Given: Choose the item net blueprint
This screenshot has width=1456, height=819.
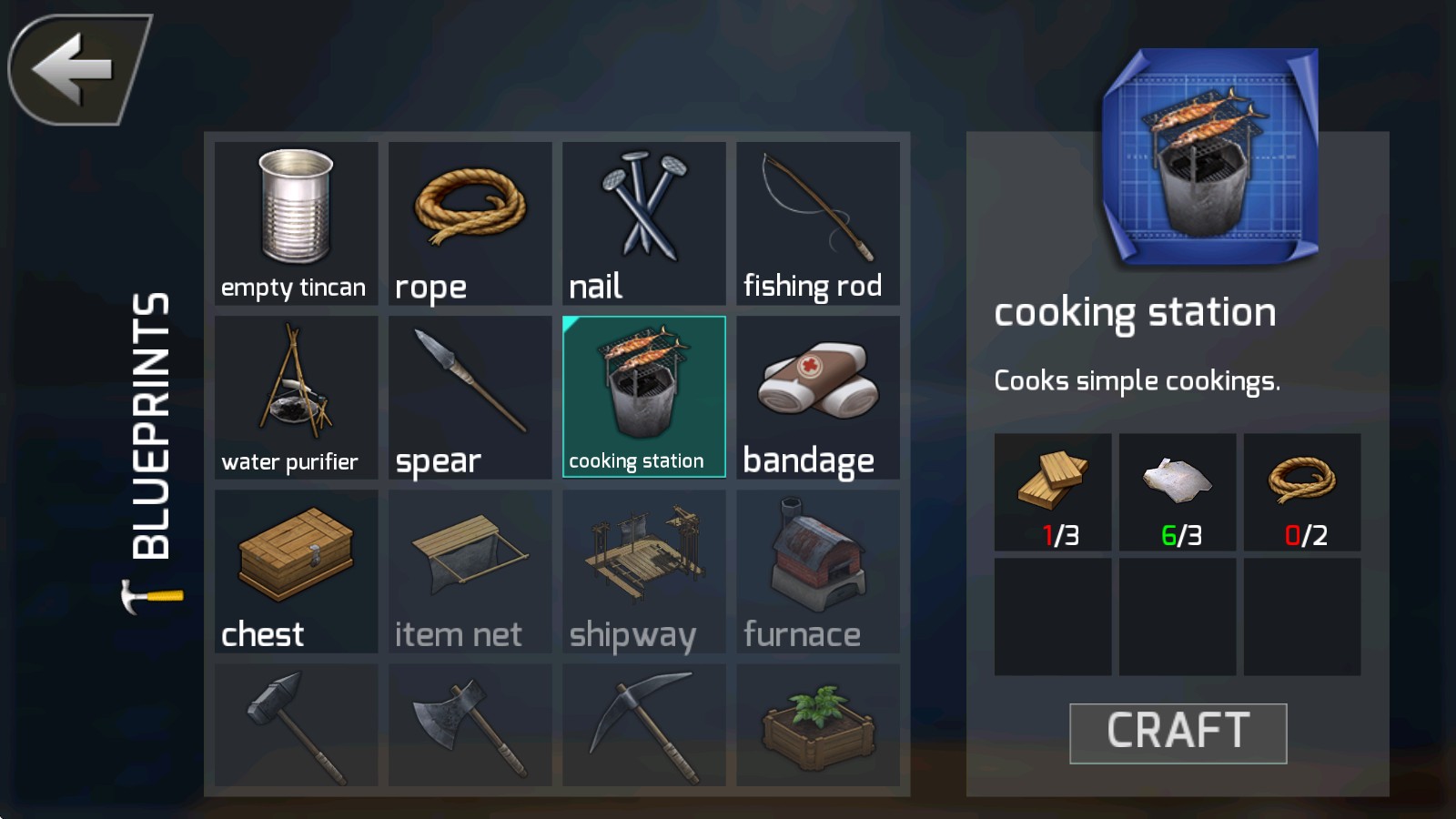Looking at the screenshot, I should (470, 571).
